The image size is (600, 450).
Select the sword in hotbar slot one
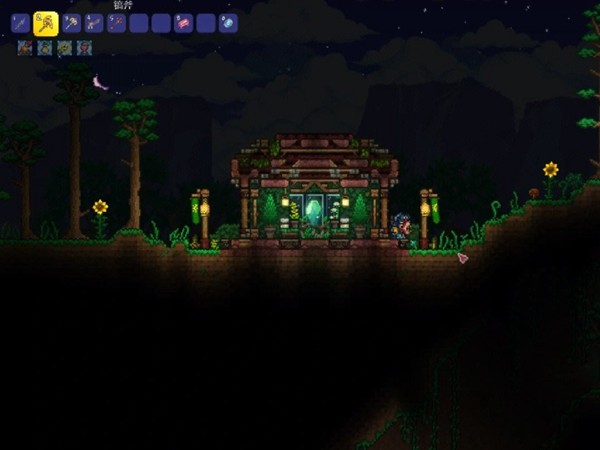20,23
